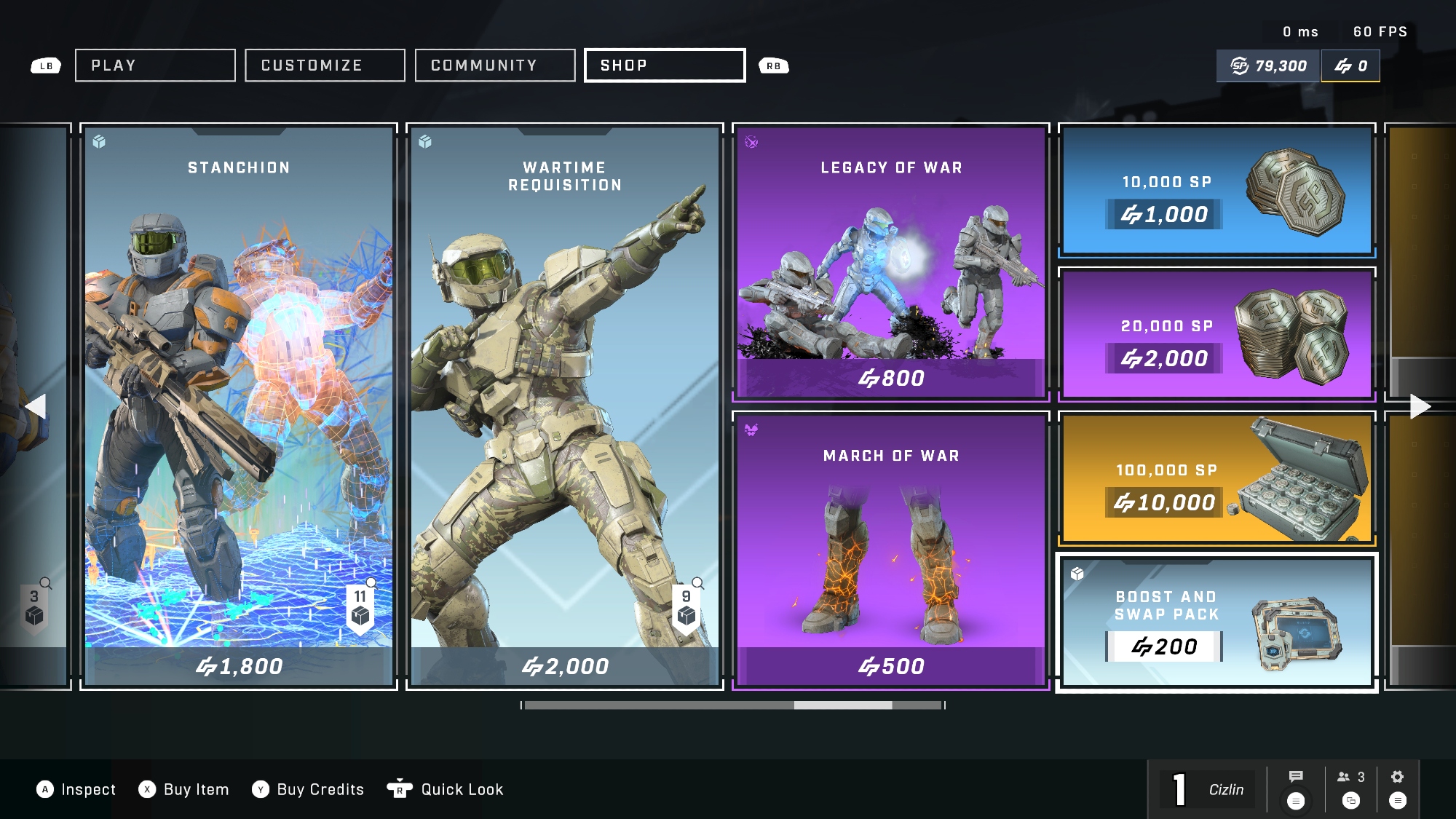Open the Customize tab
The width and height of the screenshot is (1456, 819).
coord(325,66)
